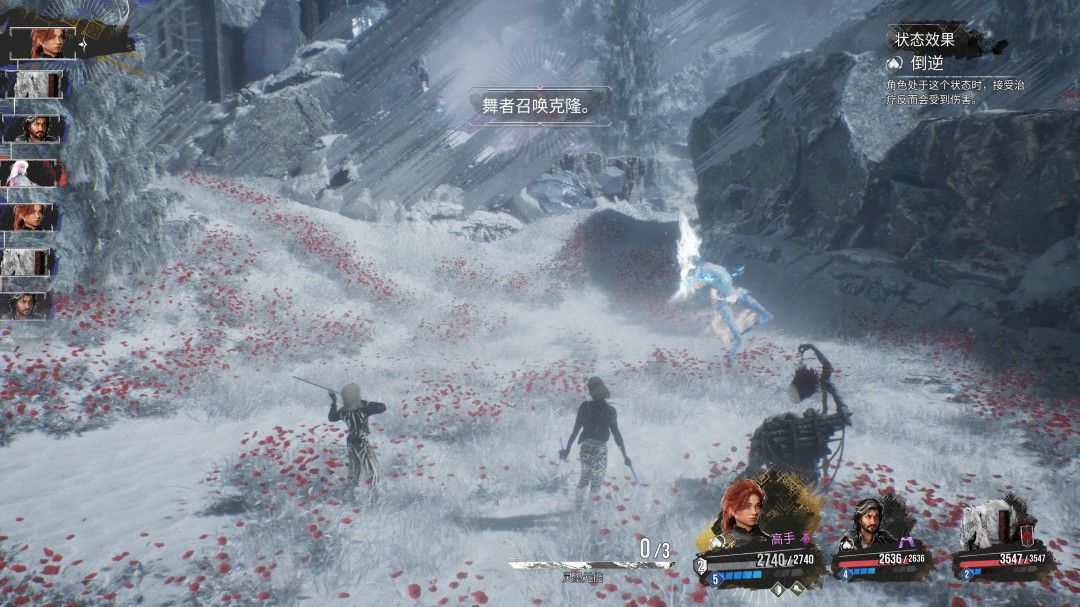Viewport: 1080px width, 607px height.
Task: Inspect the purple status icon on bearded character
Action: (x=908, y=541)
